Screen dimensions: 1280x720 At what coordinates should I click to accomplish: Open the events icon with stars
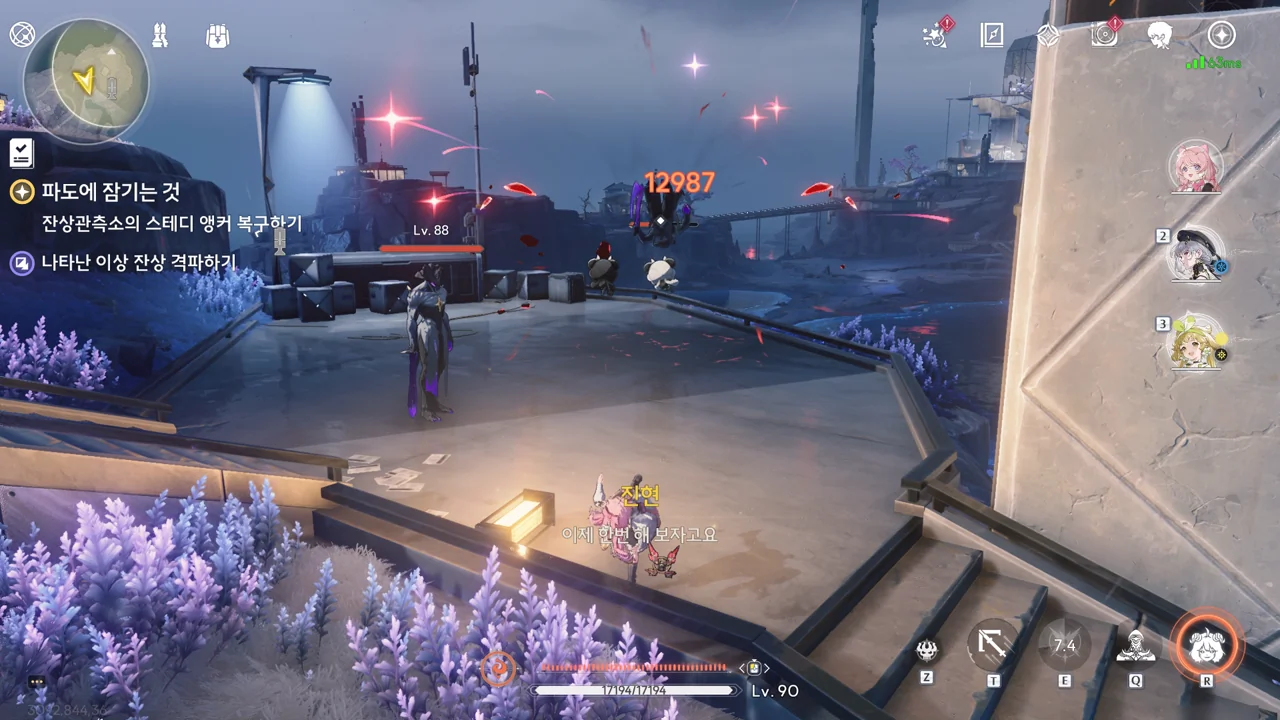[x=936, y=36]
